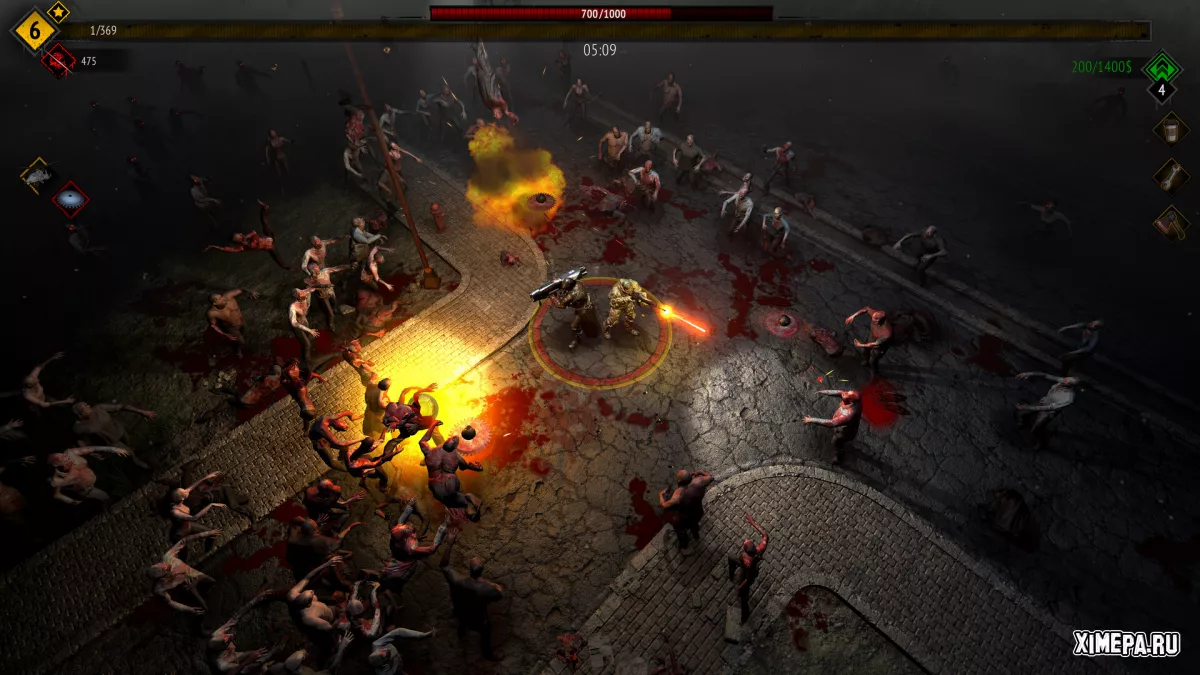Activate the sawblade ability icon
This screenshot has height=675, width=1200.
click(71, 200)
